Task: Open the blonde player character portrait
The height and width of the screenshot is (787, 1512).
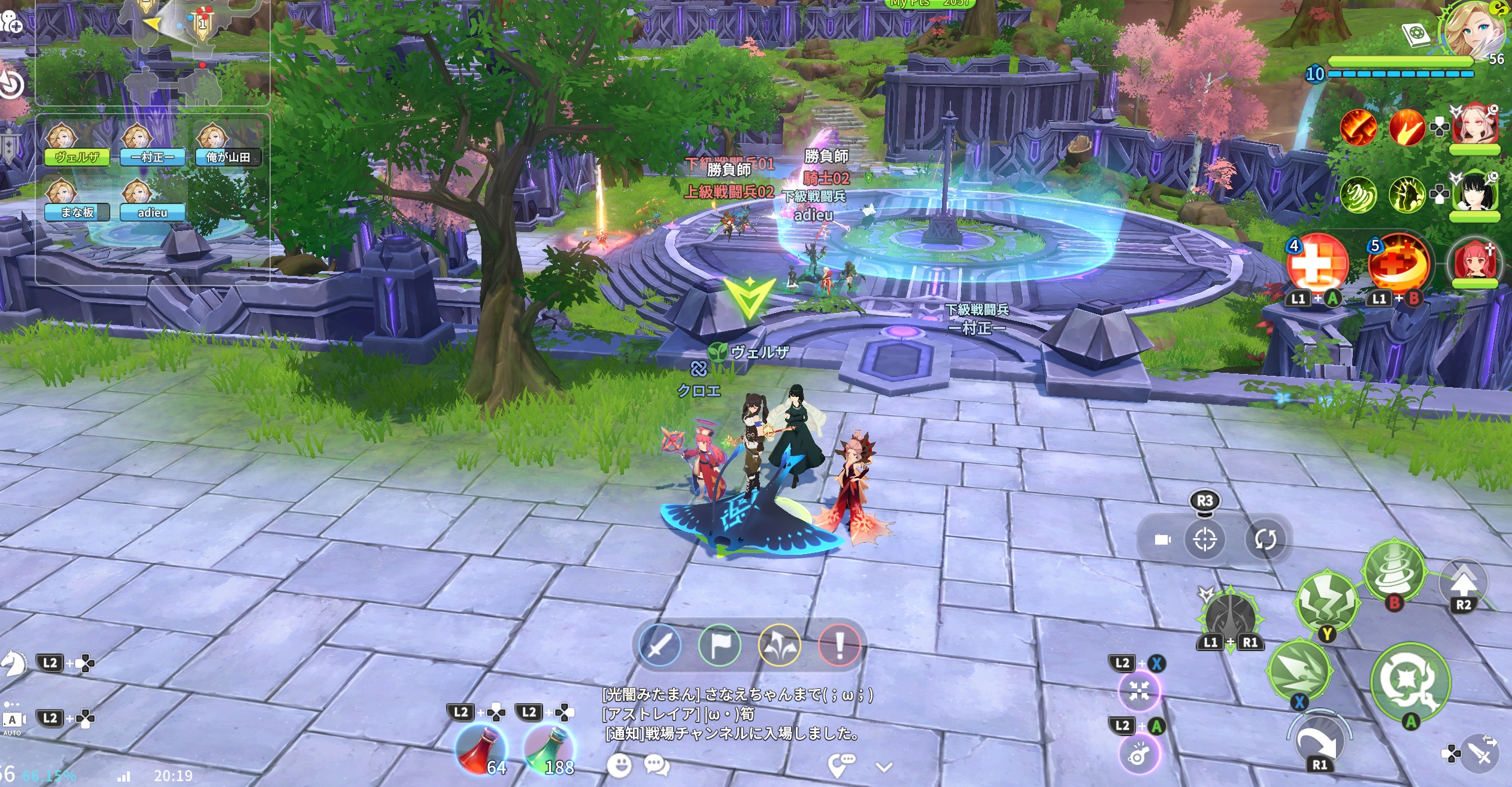Action: pyautogui.click(x=1474, y=30)
